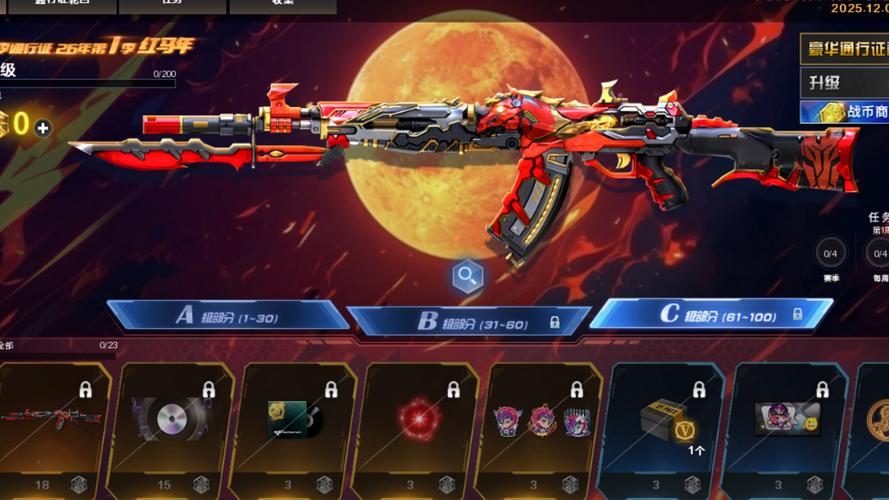Select the A group (1-30) tier tab
Viewport: 889px width, 500px height.
(x=226, y=316)
